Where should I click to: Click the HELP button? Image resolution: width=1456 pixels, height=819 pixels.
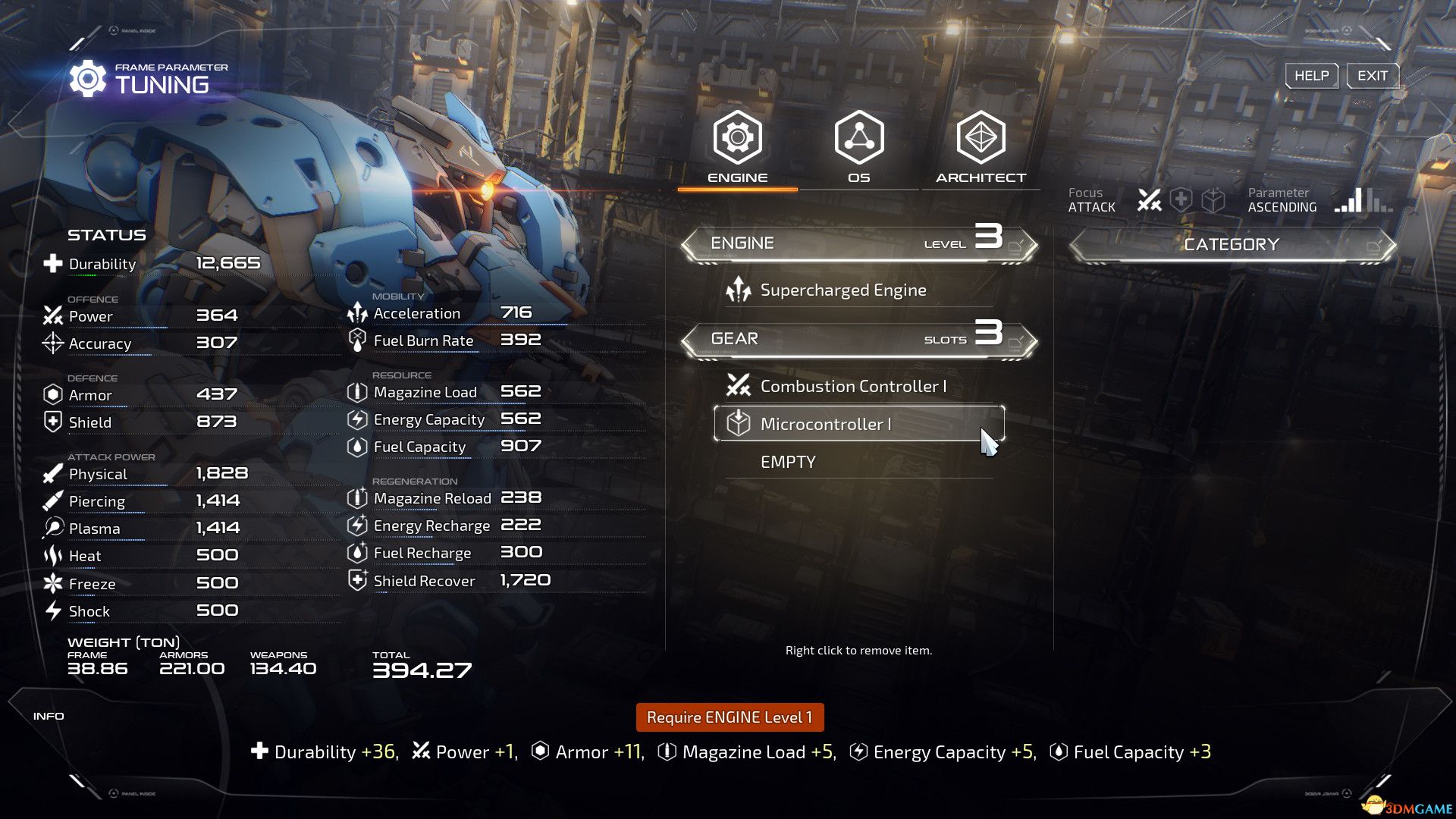point(1311,75)
